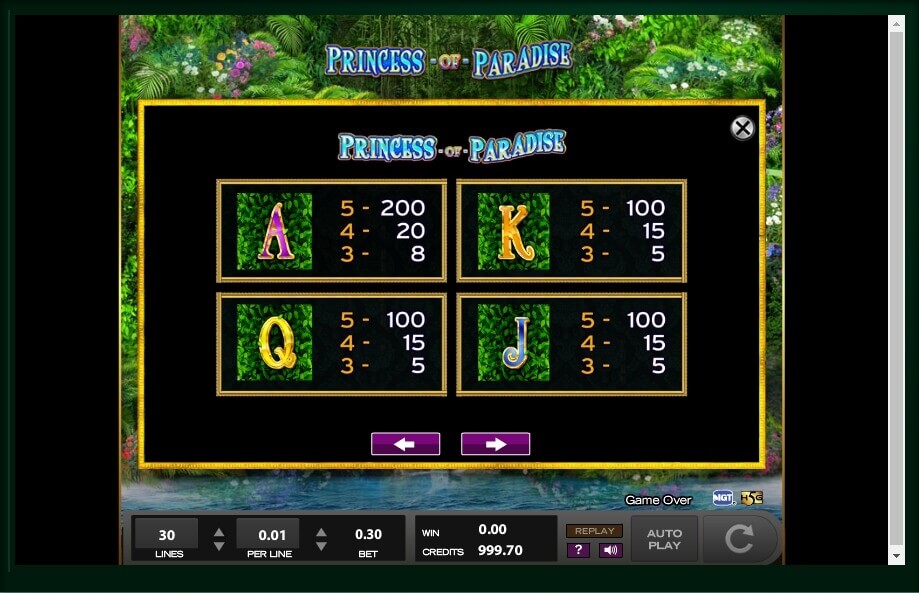Spin the reels with the circular arrow

point(739,539)
